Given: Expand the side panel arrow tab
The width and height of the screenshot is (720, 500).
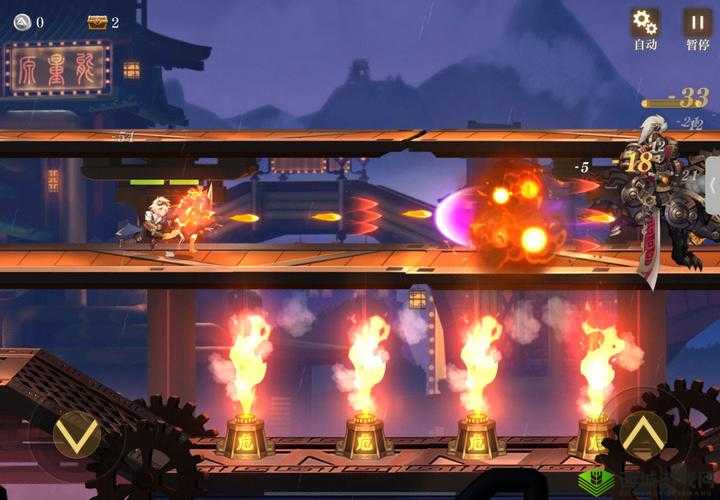Looking at the screenshot, I should [712, 186].
